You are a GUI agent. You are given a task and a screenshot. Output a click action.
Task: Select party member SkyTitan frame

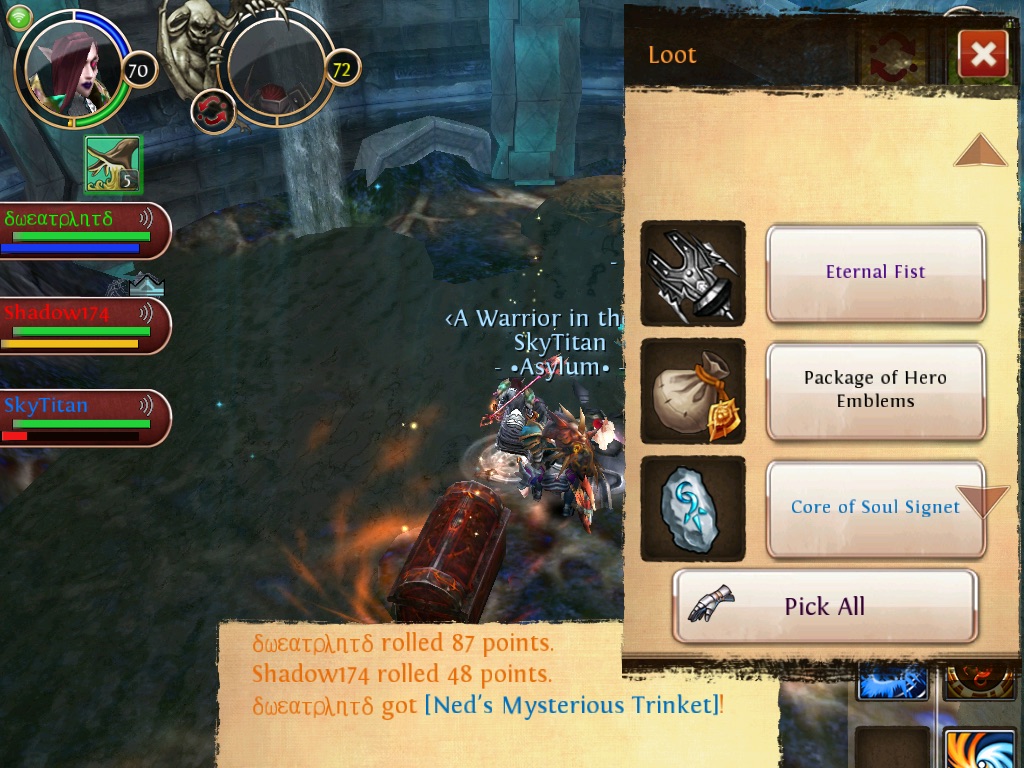(85, 417)
